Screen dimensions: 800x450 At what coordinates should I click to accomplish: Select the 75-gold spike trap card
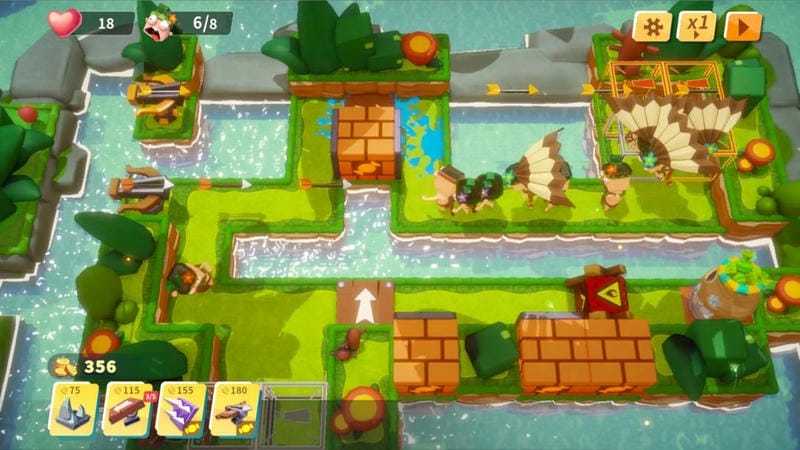tap(74, 410)
